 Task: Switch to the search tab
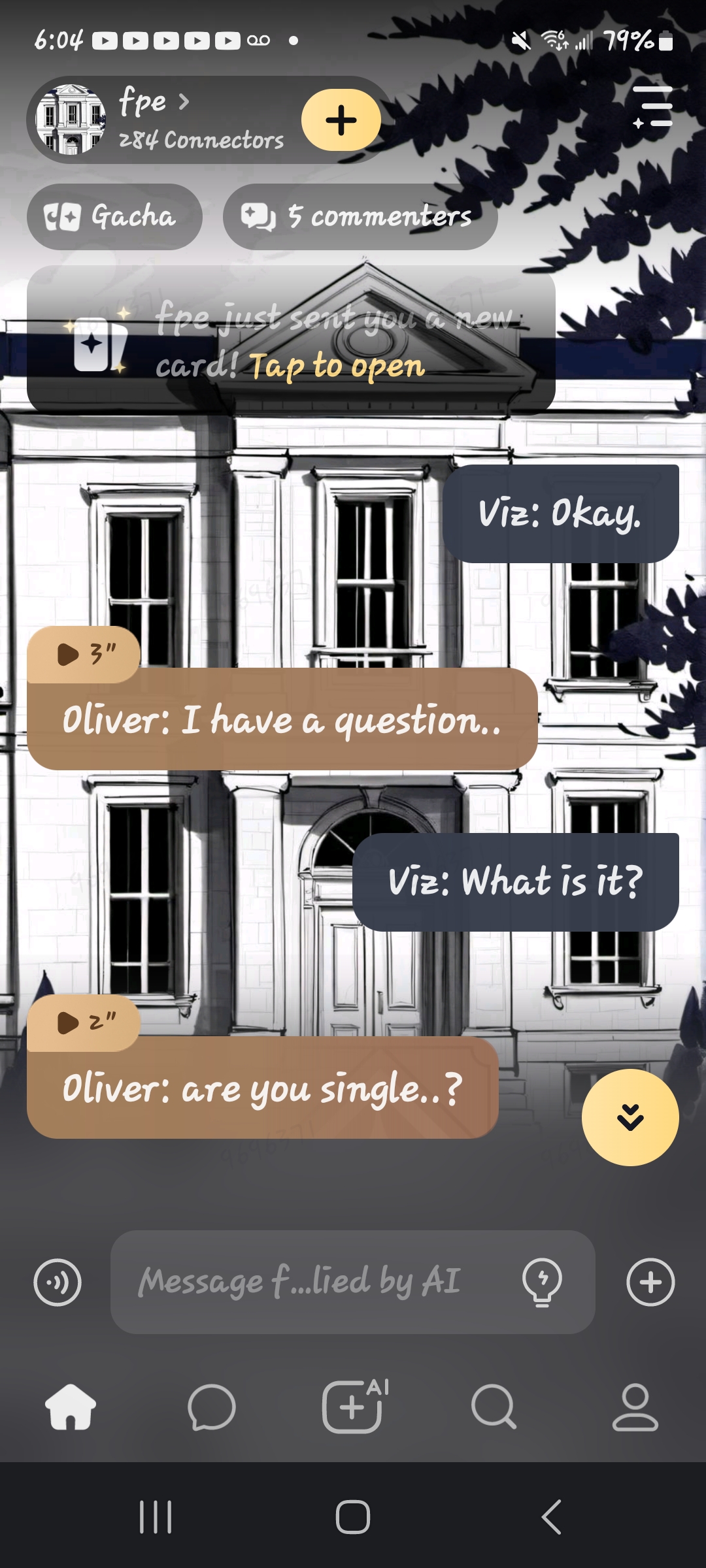(x=494, y=1407)
